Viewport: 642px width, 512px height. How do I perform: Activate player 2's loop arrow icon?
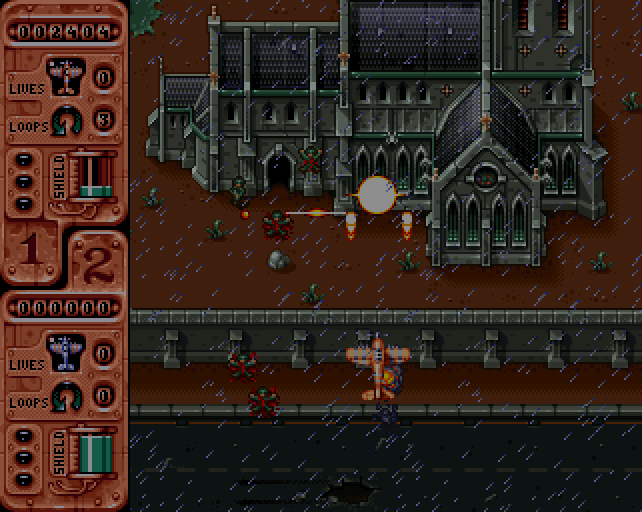tap(66, 395)
